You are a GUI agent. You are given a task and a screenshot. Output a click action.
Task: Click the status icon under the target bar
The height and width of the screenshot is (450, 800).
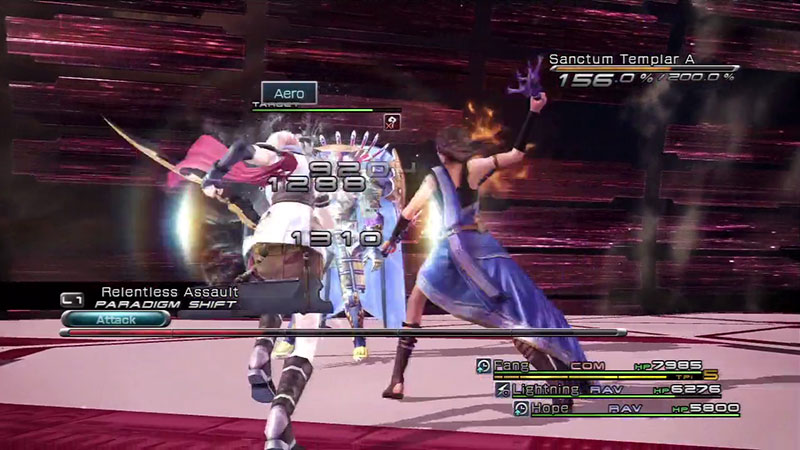click(391, 121)
